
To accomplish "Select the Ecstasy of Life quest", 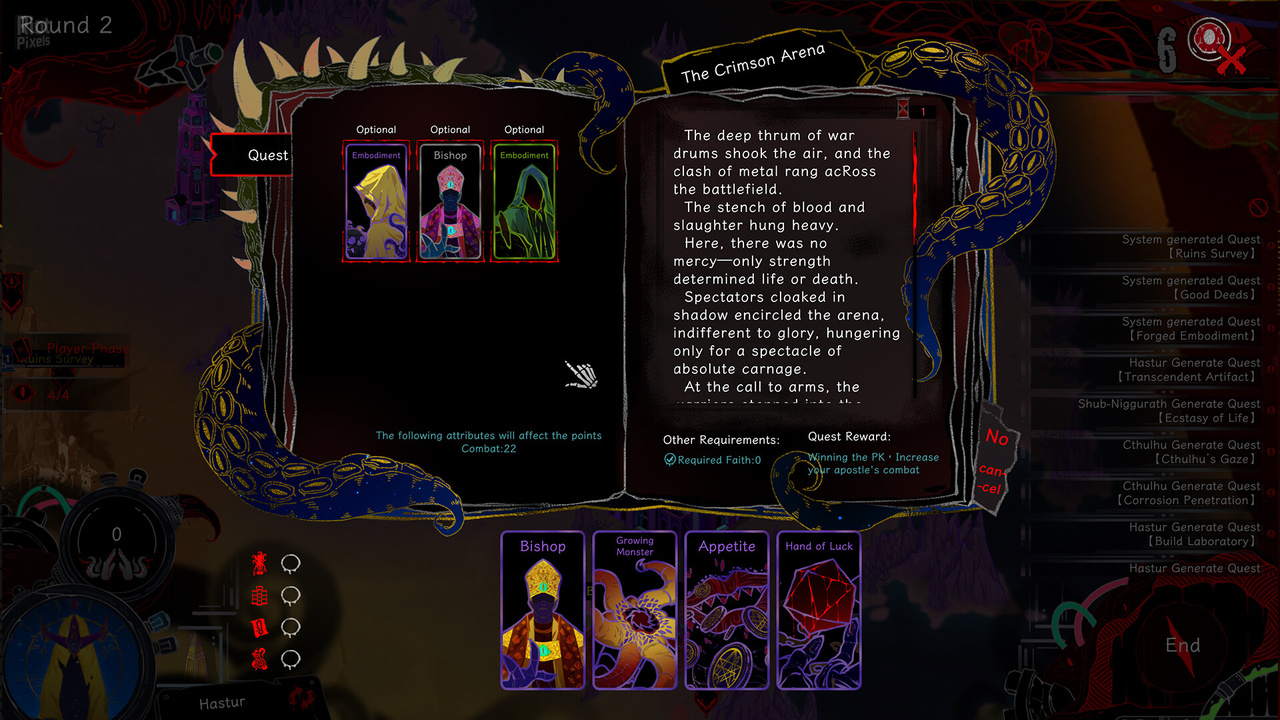I will (1170, 411).
